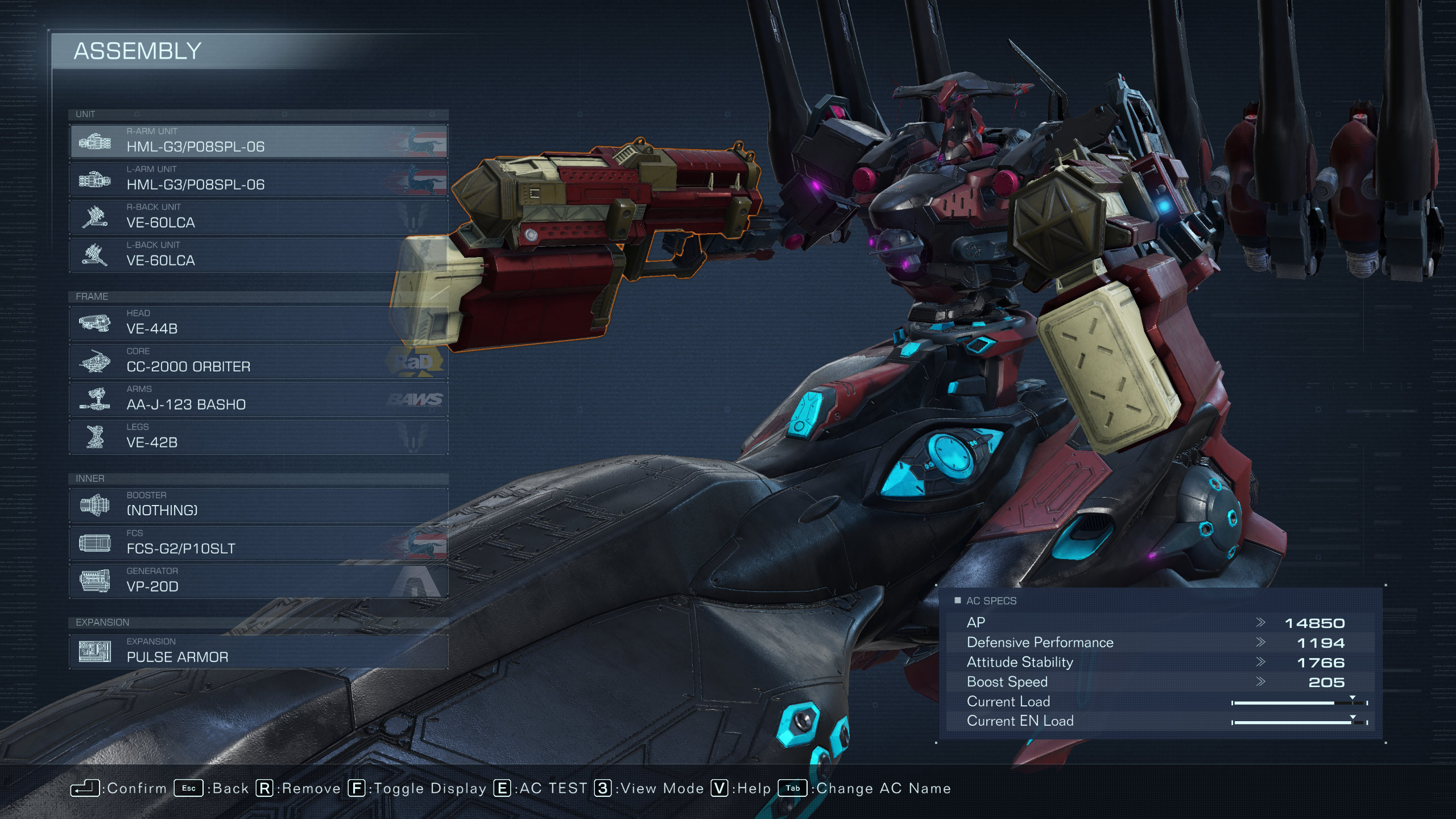Open the R-BACK UNIT VE-60LCA slot
The height and width of the screenshot is (819, 1456).
click(259, 217)
